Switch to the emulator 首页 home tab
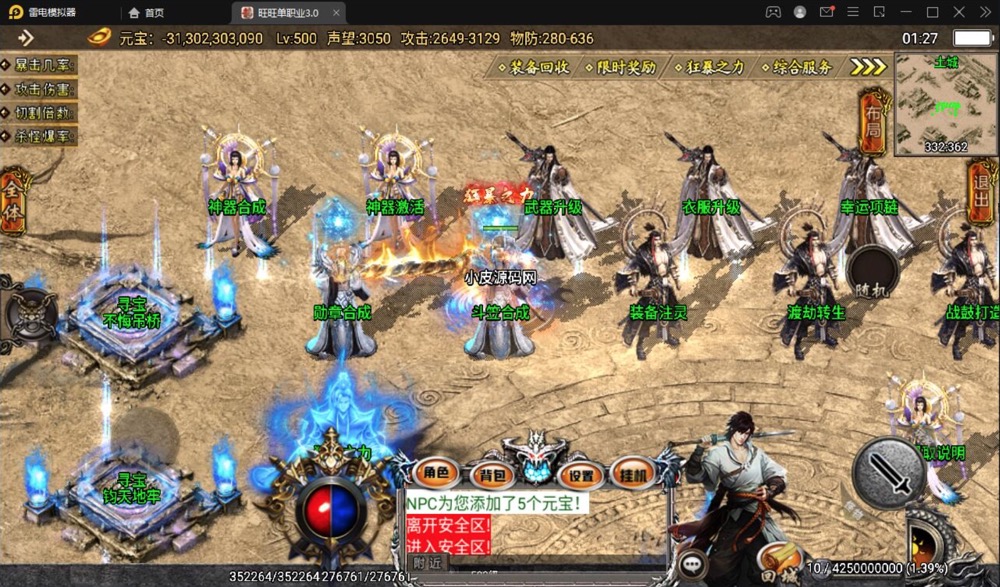Screen dimensions: 1000x587 [x=146, y=12]
